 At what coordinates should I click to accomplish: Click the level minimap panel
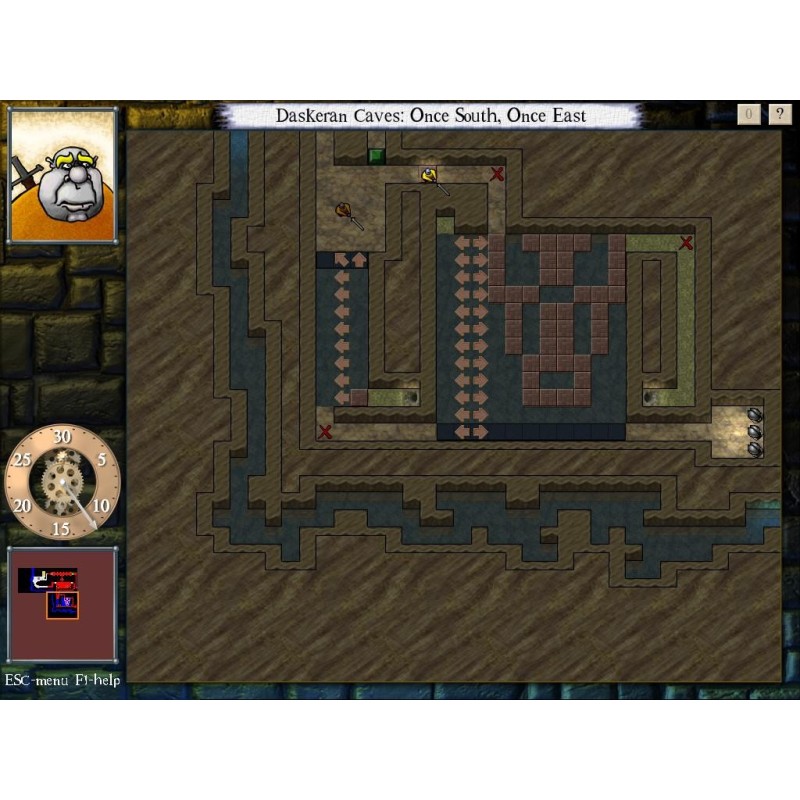[x=62, y=603]
